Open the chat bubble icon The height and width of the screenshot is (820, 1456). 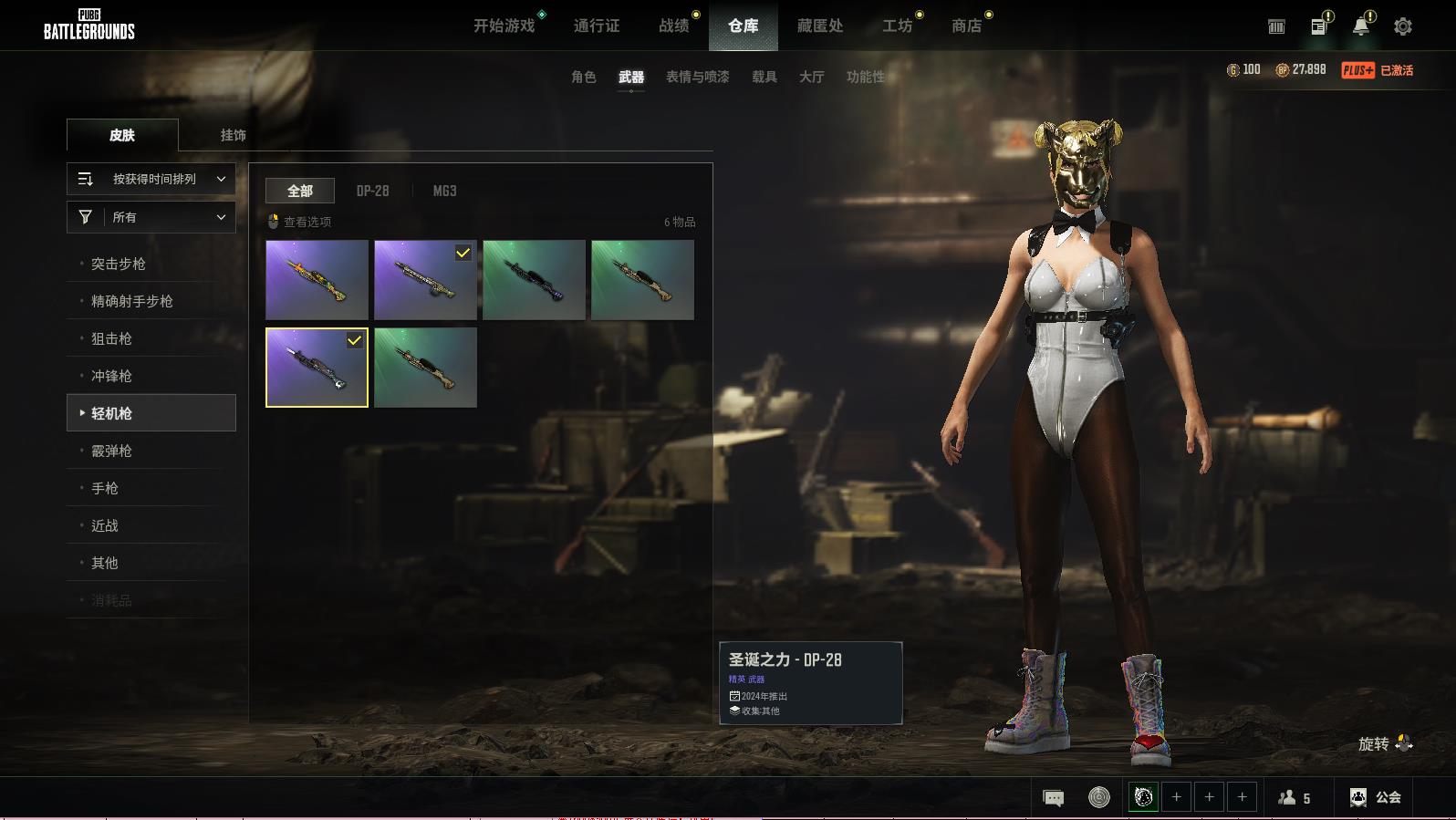point(1053,798)
